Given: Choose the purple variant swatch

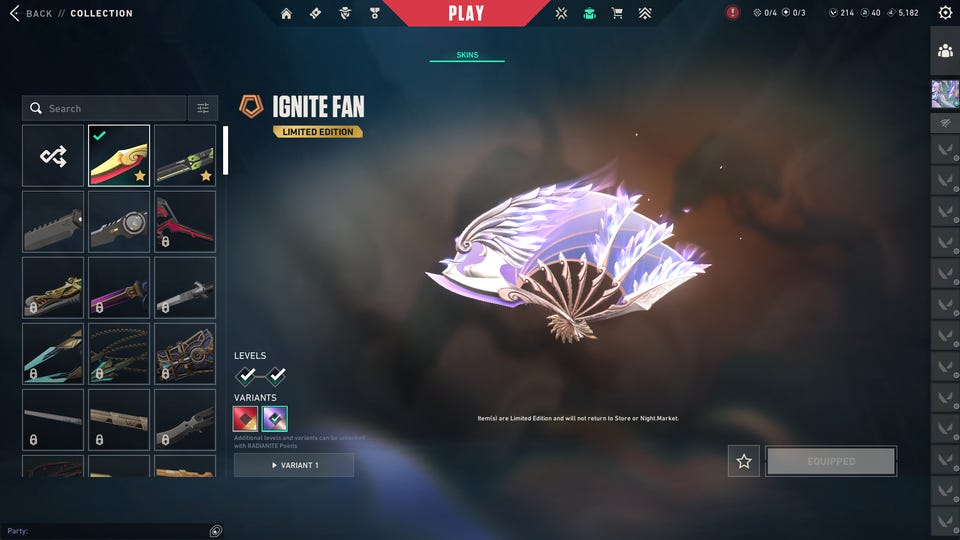Looking at the screenshot, I should [x=275, y=418].
